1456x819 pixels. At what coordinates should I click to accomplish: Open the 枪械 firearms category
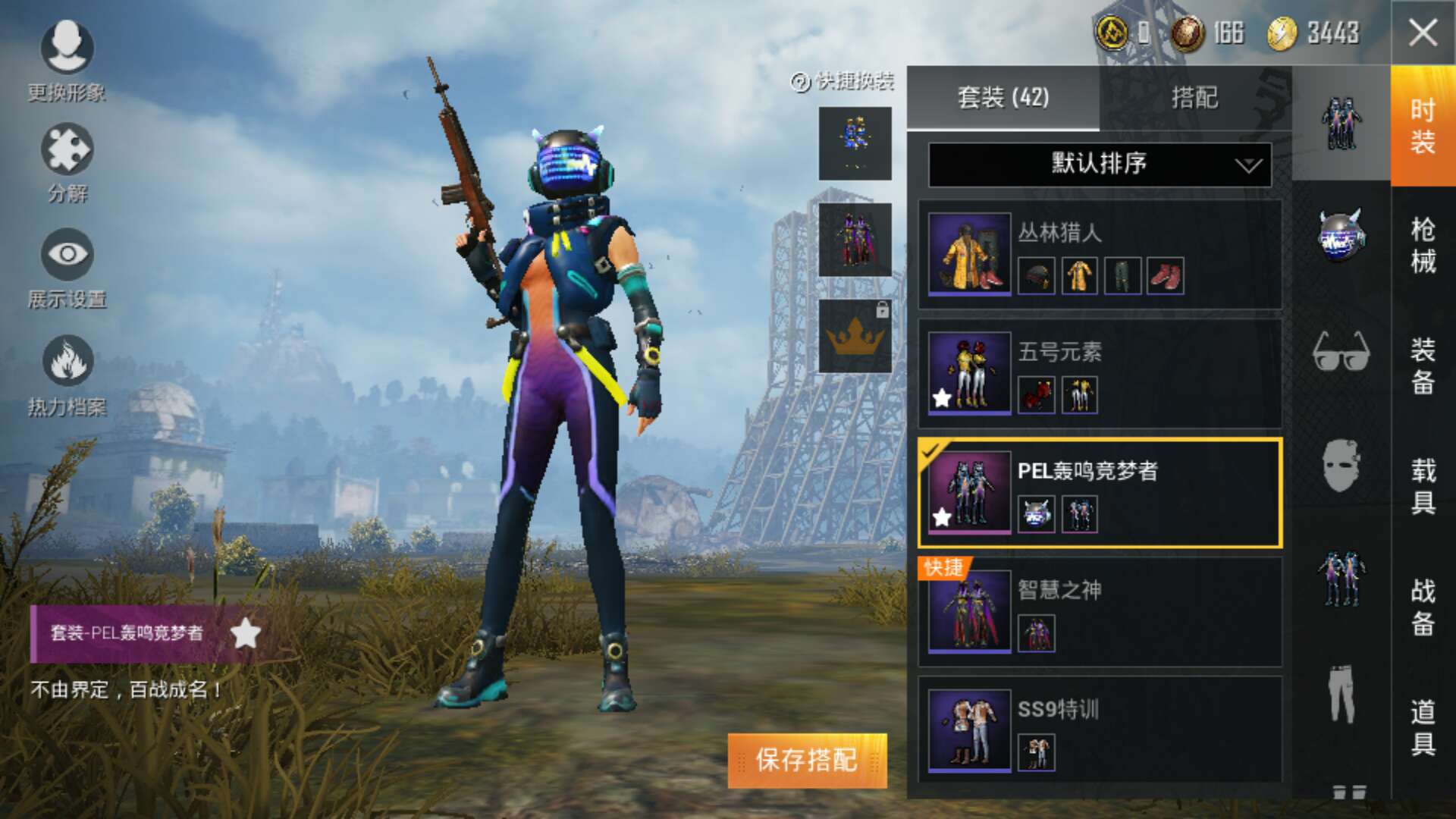tap(1423, 245)
